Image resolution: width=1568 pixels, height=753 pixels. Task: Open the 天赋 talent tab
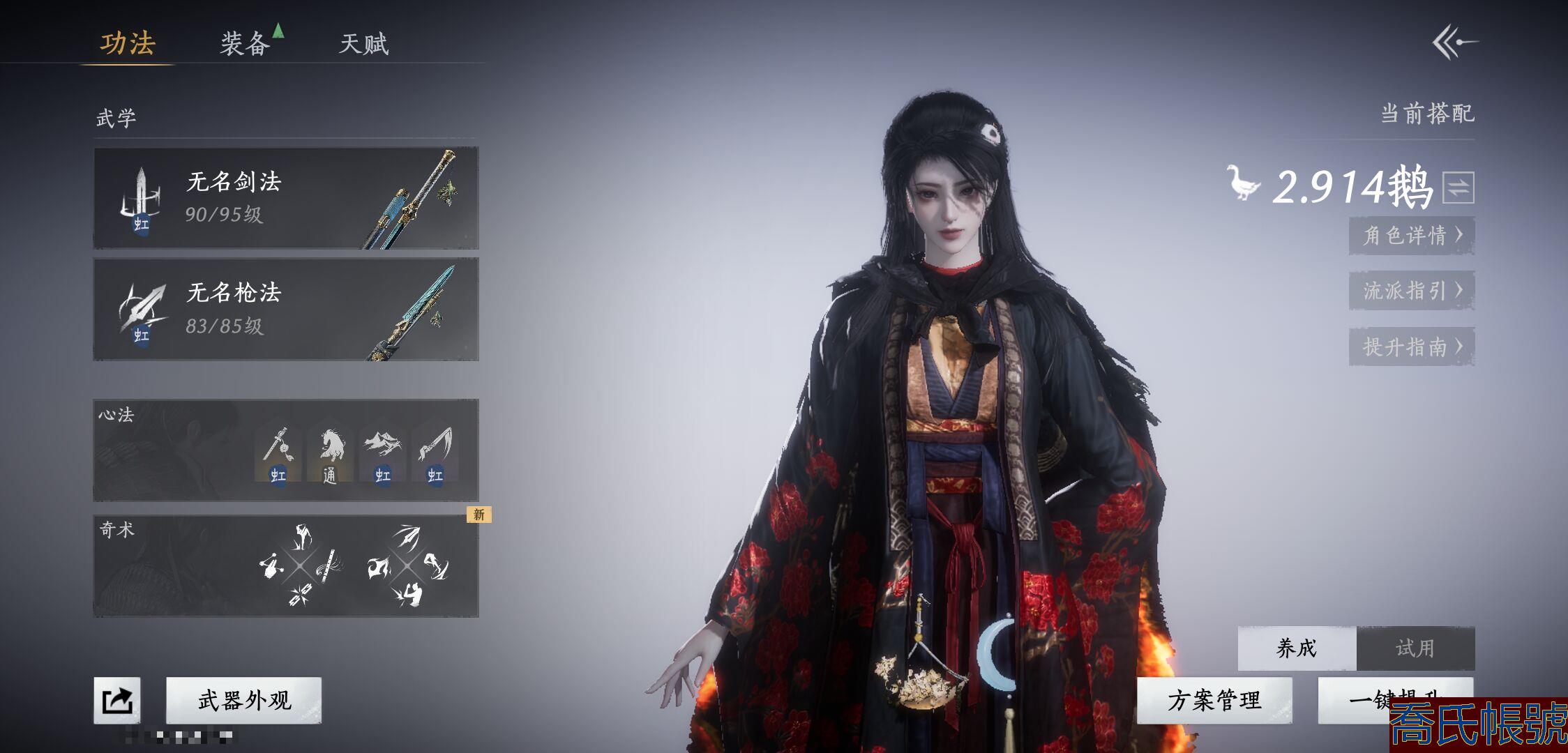click(363, 44)
